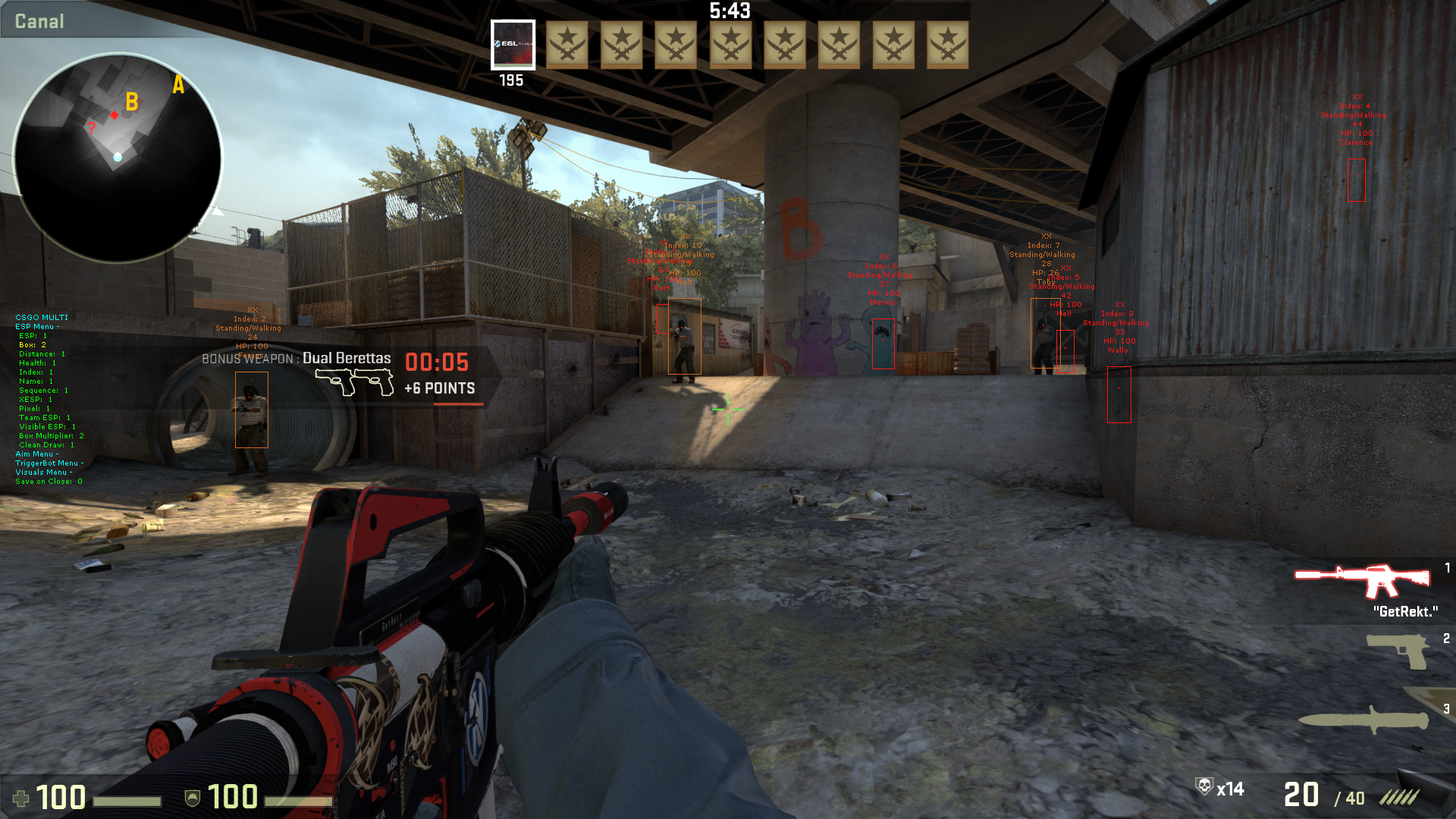Toggle the yellow Box option
The image size is (1456, 819).
click(33, 345)
